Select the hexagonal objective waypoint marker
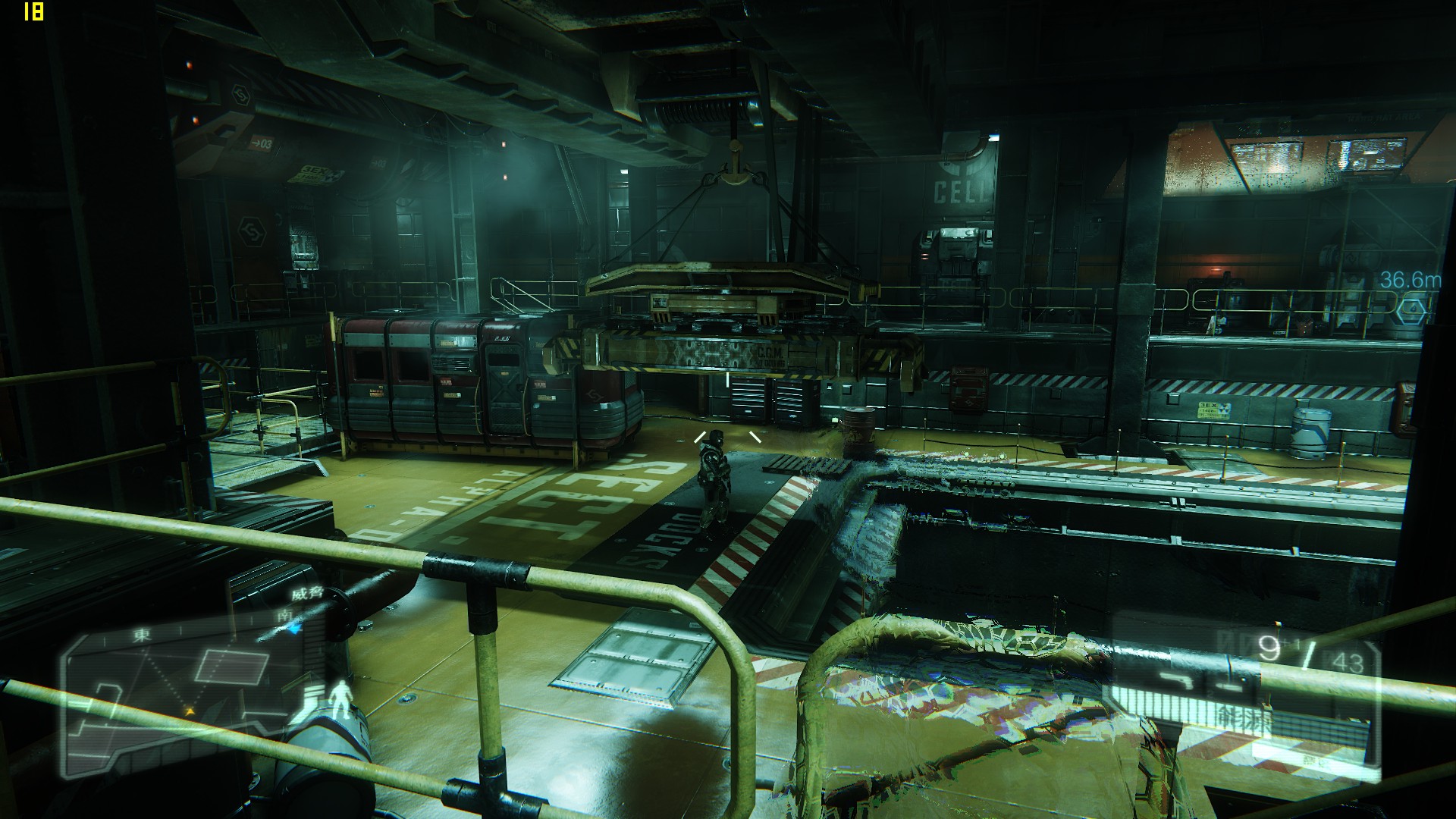Image resolution: width=1456 pixels, height=819 pixels. click(1411, 309)
